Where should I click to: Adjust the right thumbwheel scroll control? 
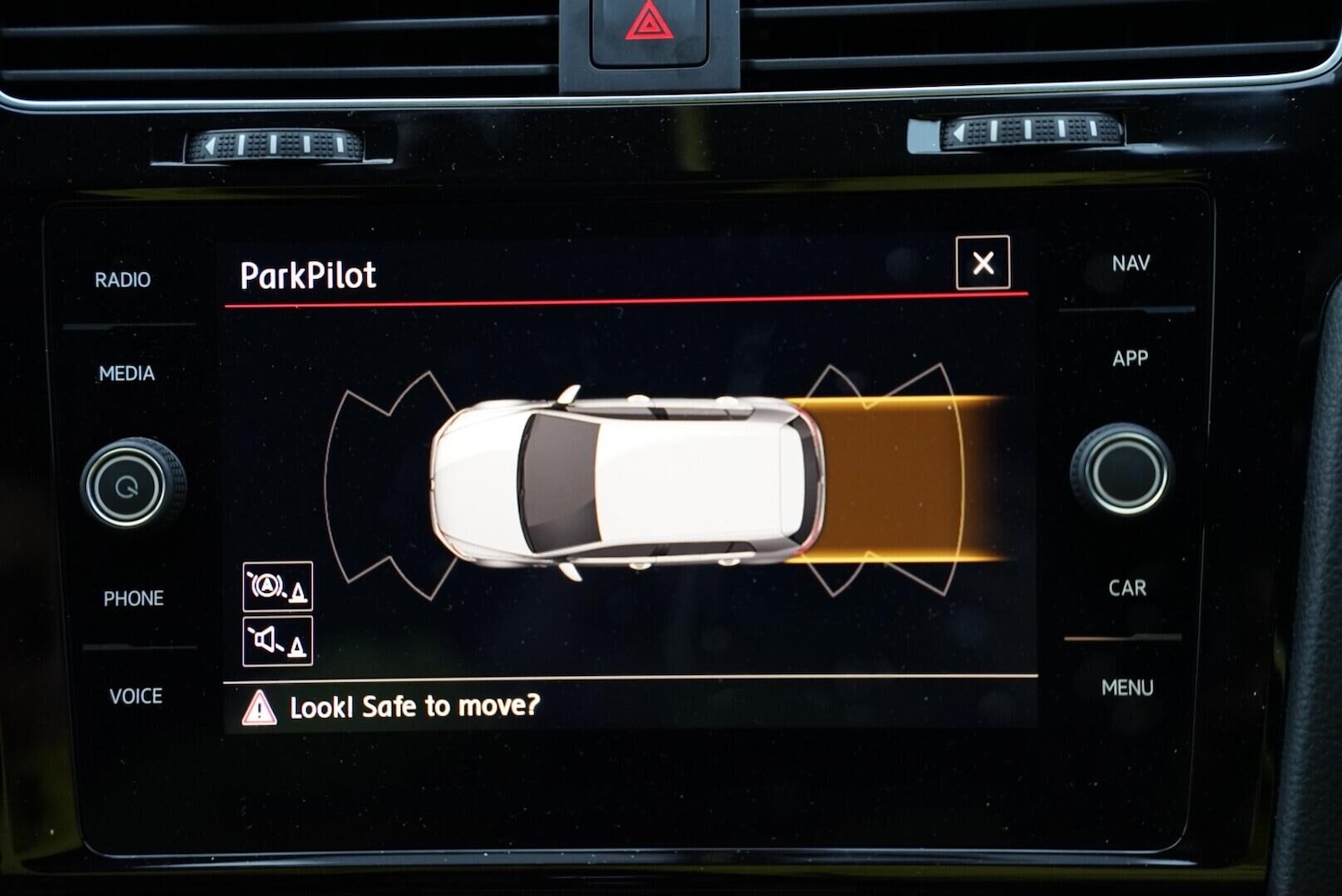[1033, 132]
